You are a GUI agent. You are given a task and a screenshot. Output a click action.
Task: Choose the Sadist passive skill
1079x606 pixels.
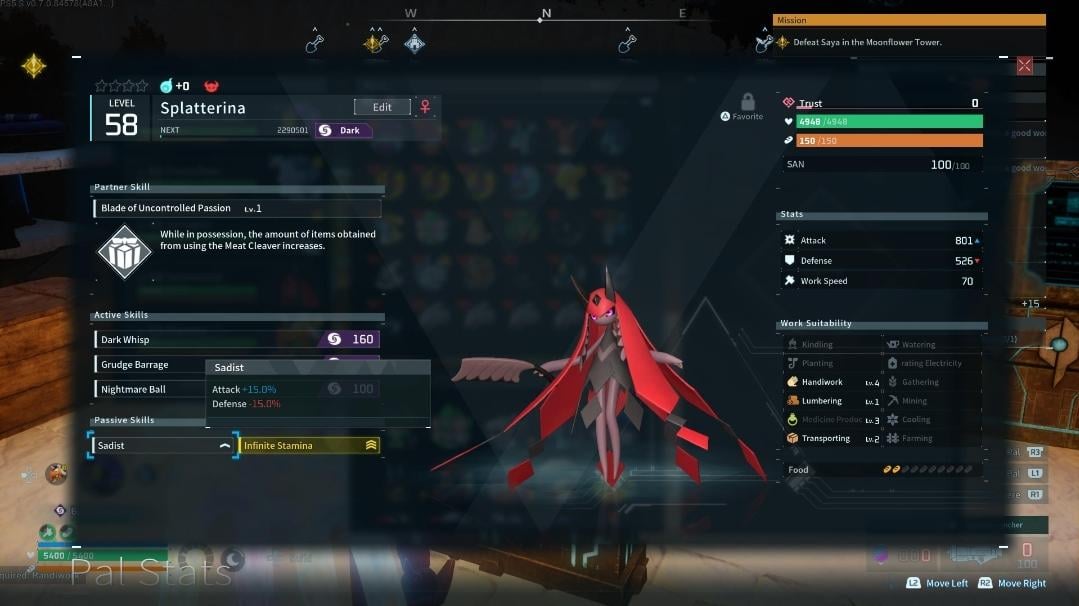tap(163, 446)
